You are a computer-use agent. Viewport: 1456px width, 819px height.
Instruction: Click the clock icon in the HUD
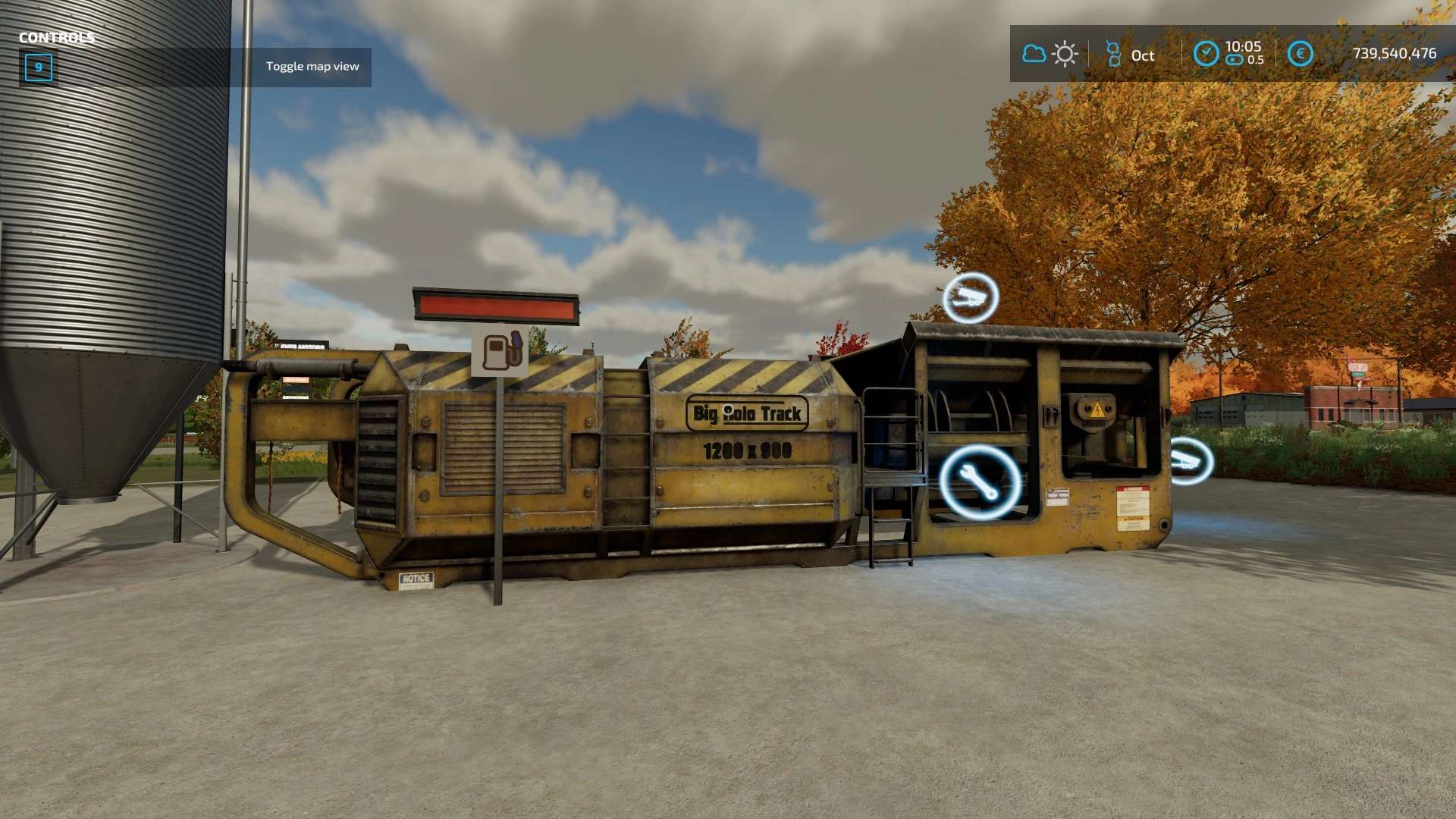click(1206, 54)
